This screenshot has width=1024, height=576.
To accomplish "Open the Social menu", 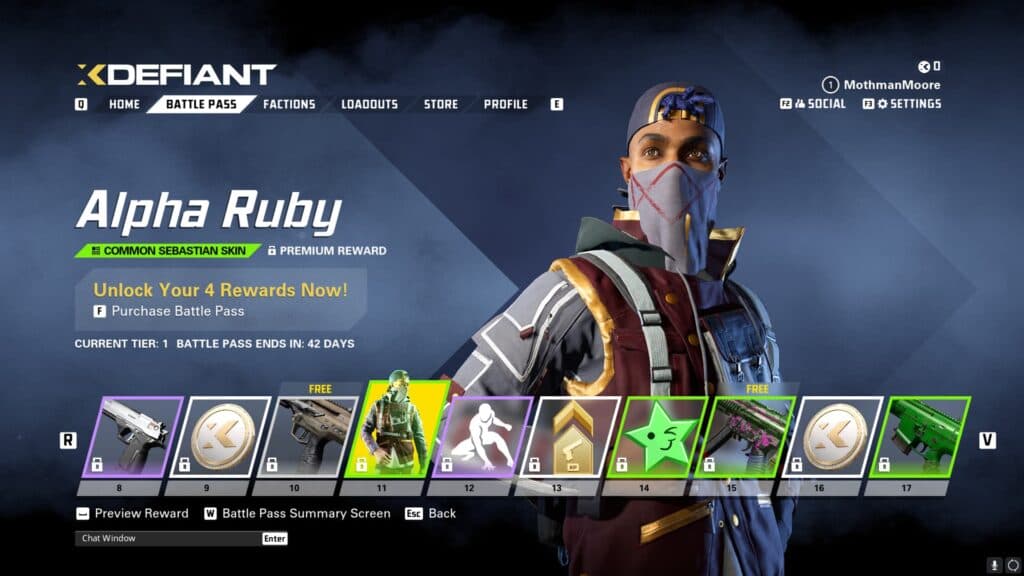I will [x=819, y=103].
